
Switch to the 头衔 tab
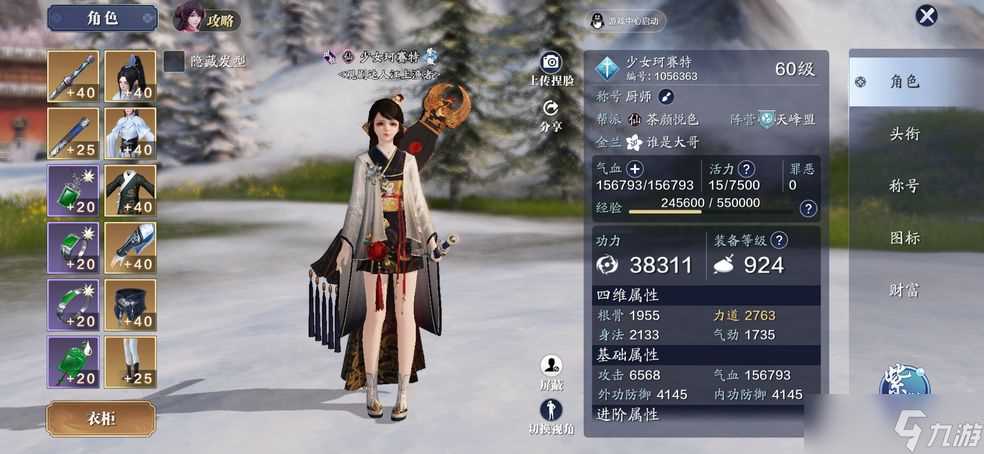[x=904, y=134]
